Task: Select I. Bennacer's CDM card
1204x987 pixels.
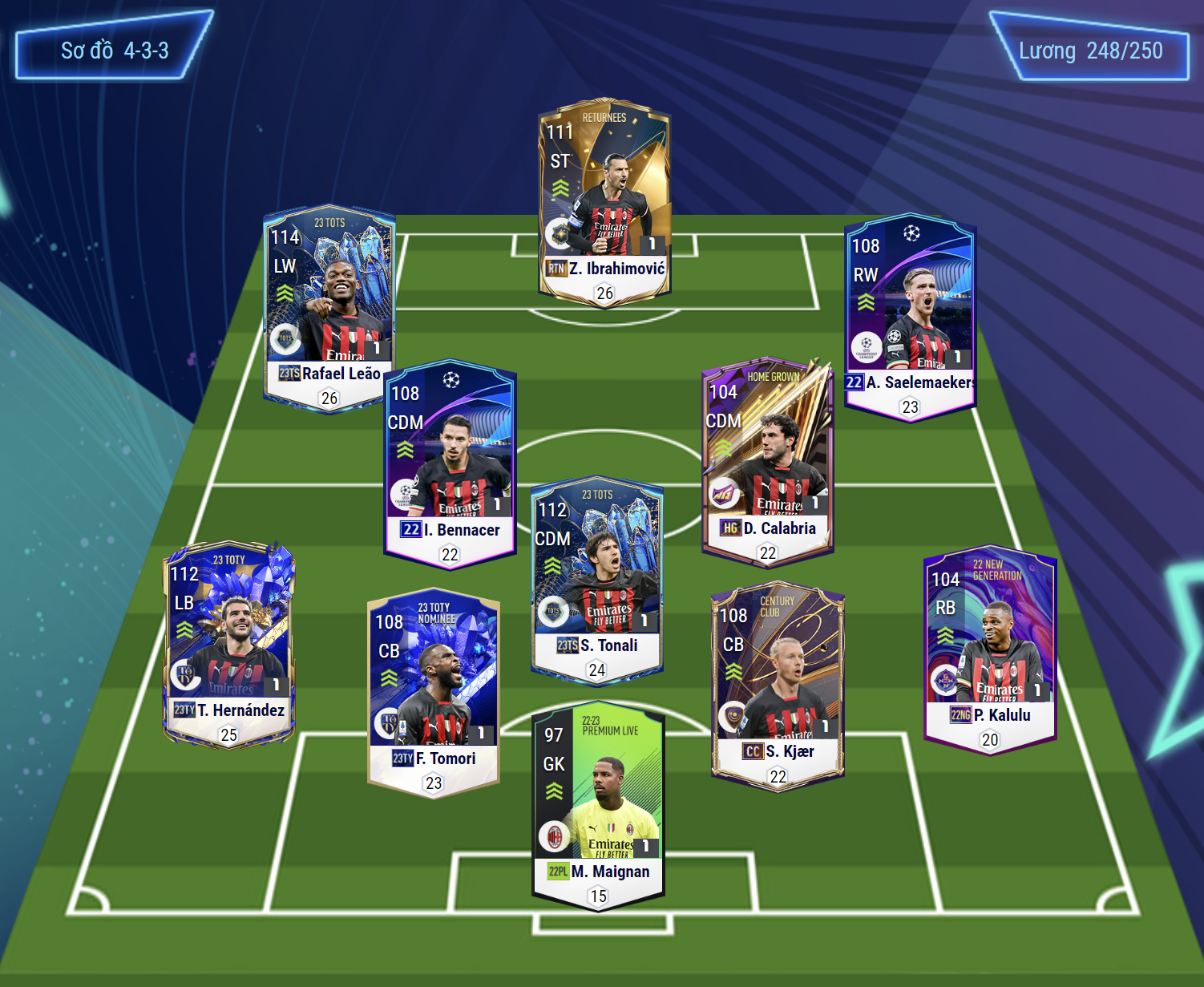Action: pos(450,463)
